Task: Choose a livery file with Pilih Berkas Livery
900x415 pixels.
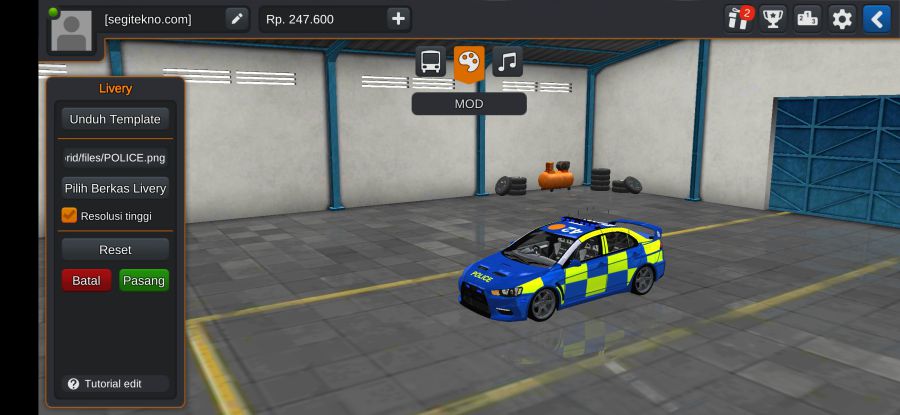Action: (x=115, y=188)
